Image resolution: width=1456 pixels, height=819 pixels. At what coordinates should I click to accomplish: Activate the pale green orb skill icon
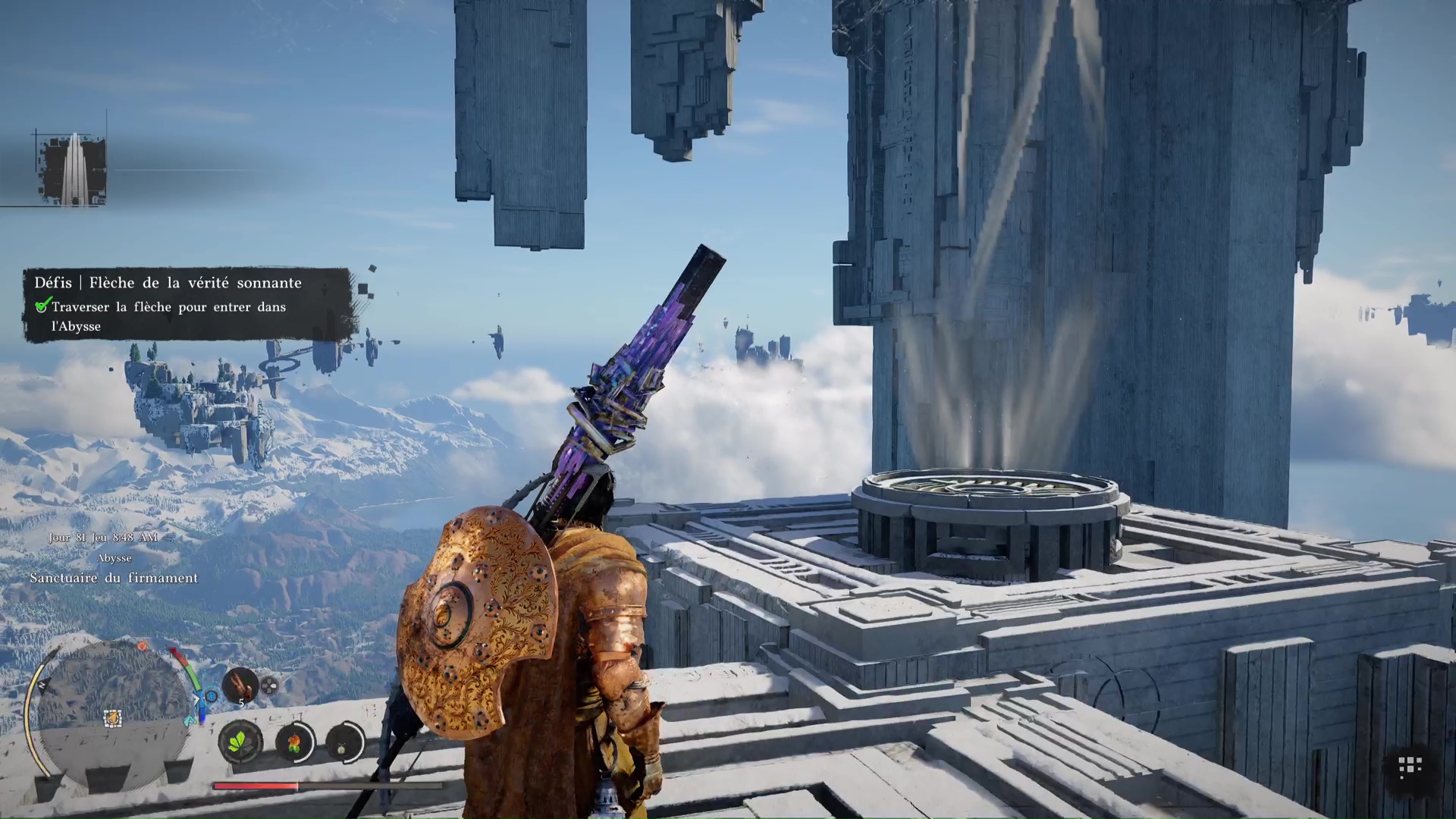coord(344,742)
